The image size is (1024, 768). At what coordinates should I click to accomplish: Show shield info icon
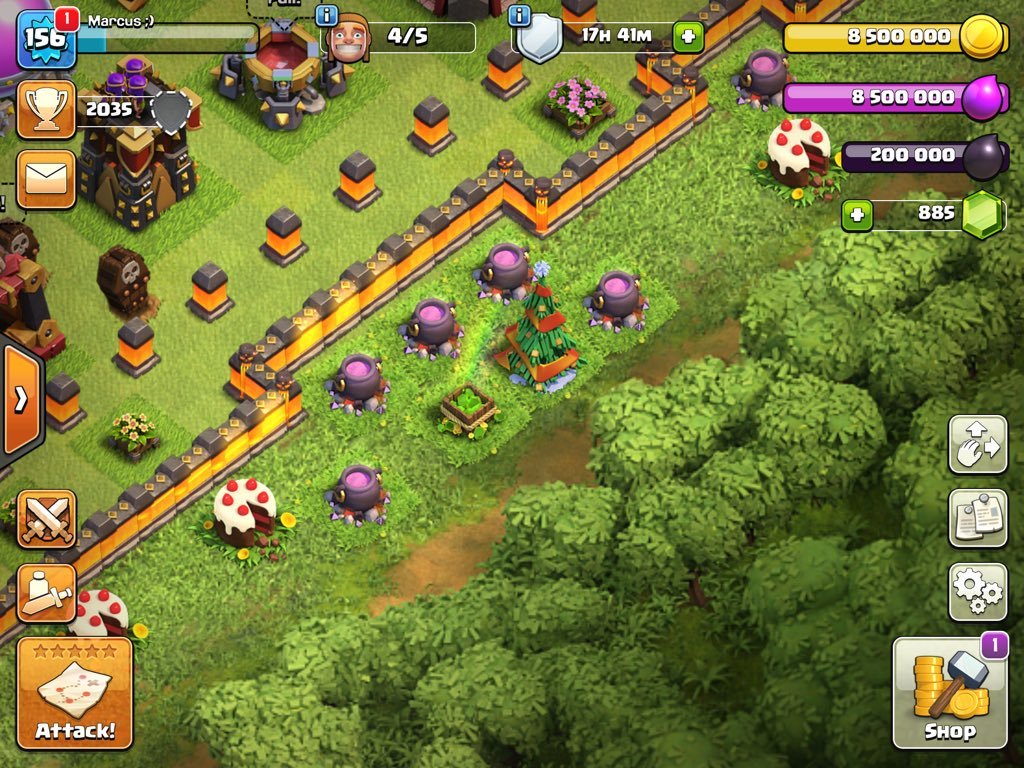point(518,15)
